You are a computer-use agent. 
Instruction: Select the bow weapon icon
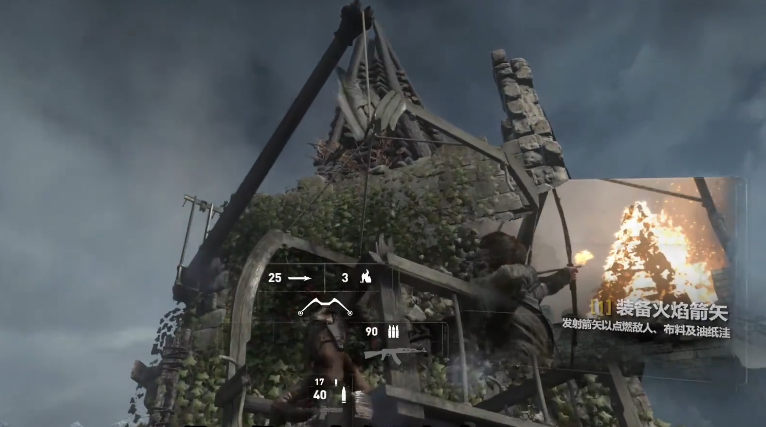[x=326, y=306]
